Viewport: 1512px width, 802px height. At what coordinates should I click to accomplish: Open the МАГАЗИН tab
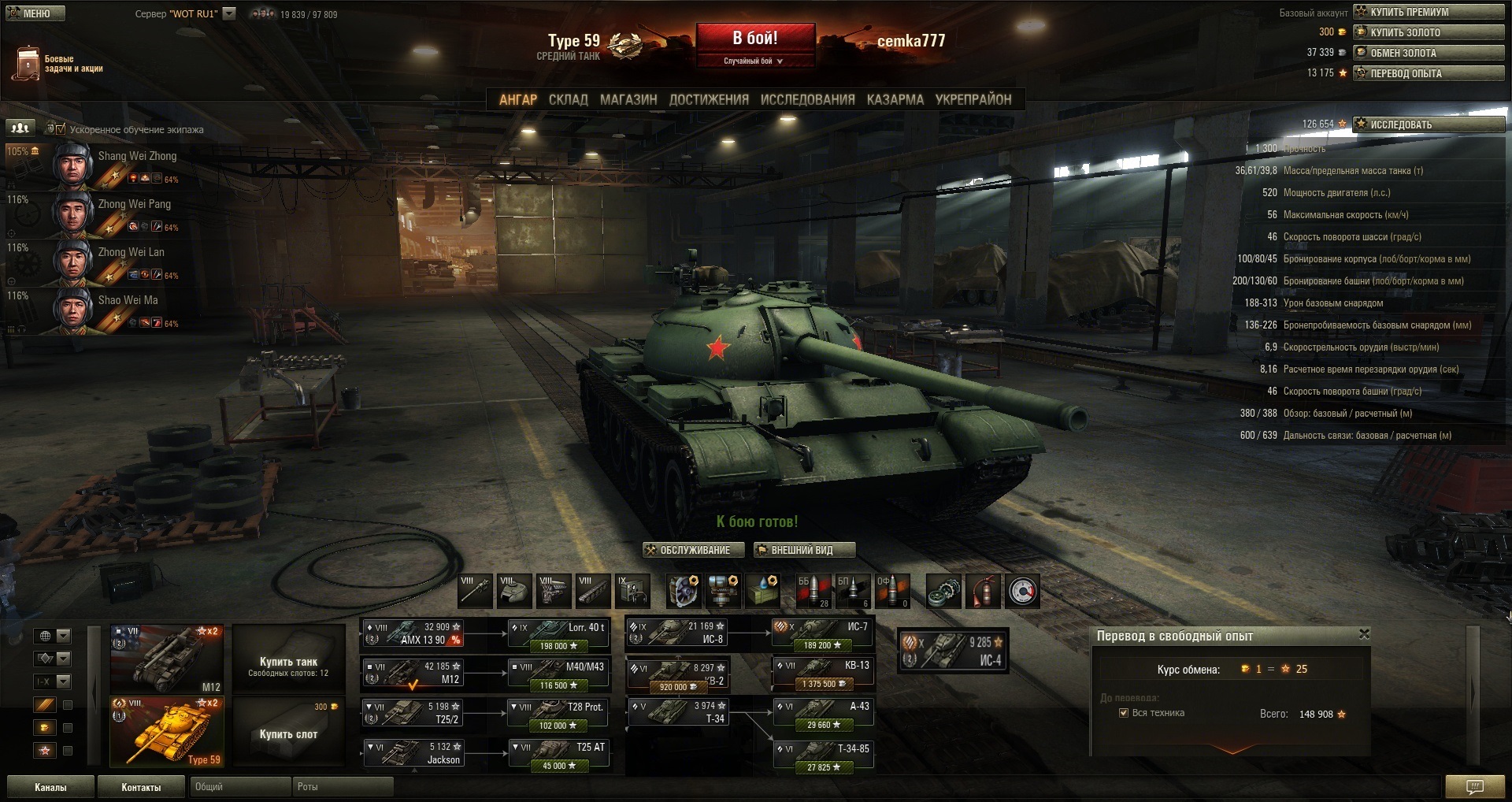[x=628, y=99]
